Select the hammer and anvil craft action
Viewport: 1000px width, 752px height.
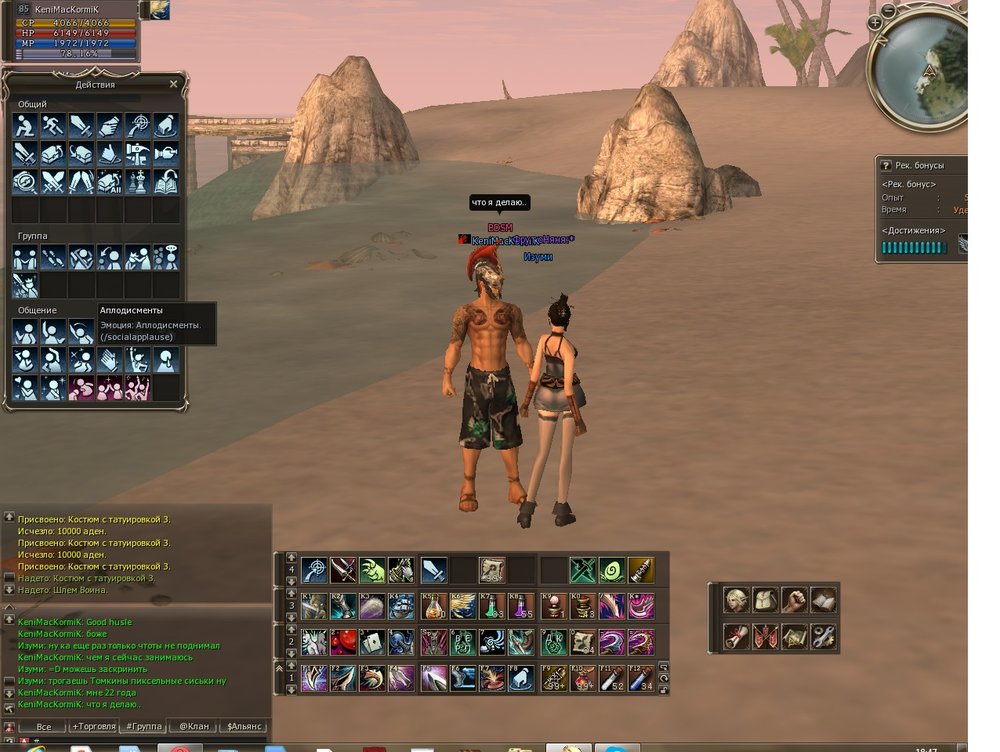coord(138,155)
